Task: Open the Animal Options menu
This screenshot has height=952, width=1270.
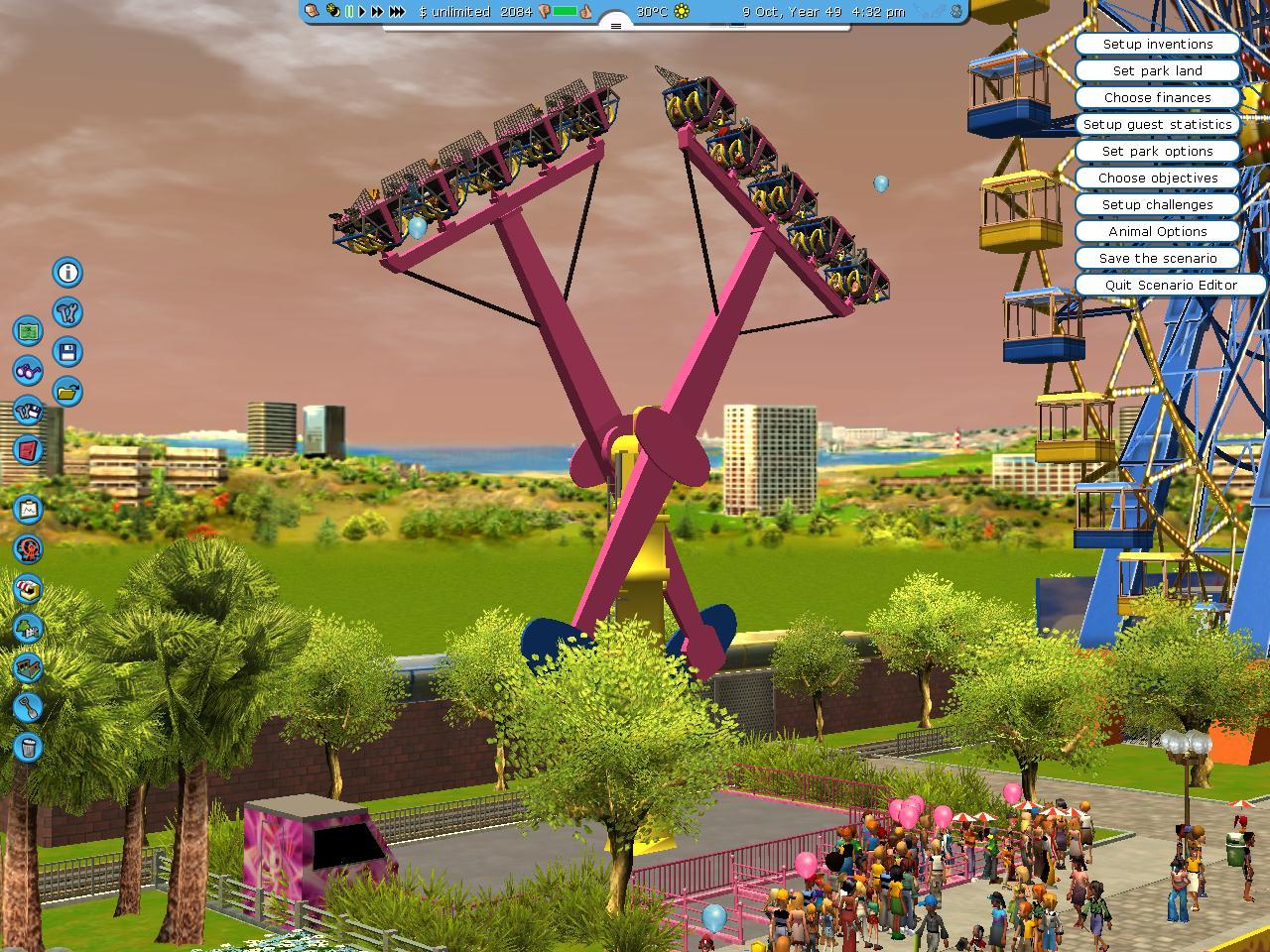Action: [x=1157, y=231]
